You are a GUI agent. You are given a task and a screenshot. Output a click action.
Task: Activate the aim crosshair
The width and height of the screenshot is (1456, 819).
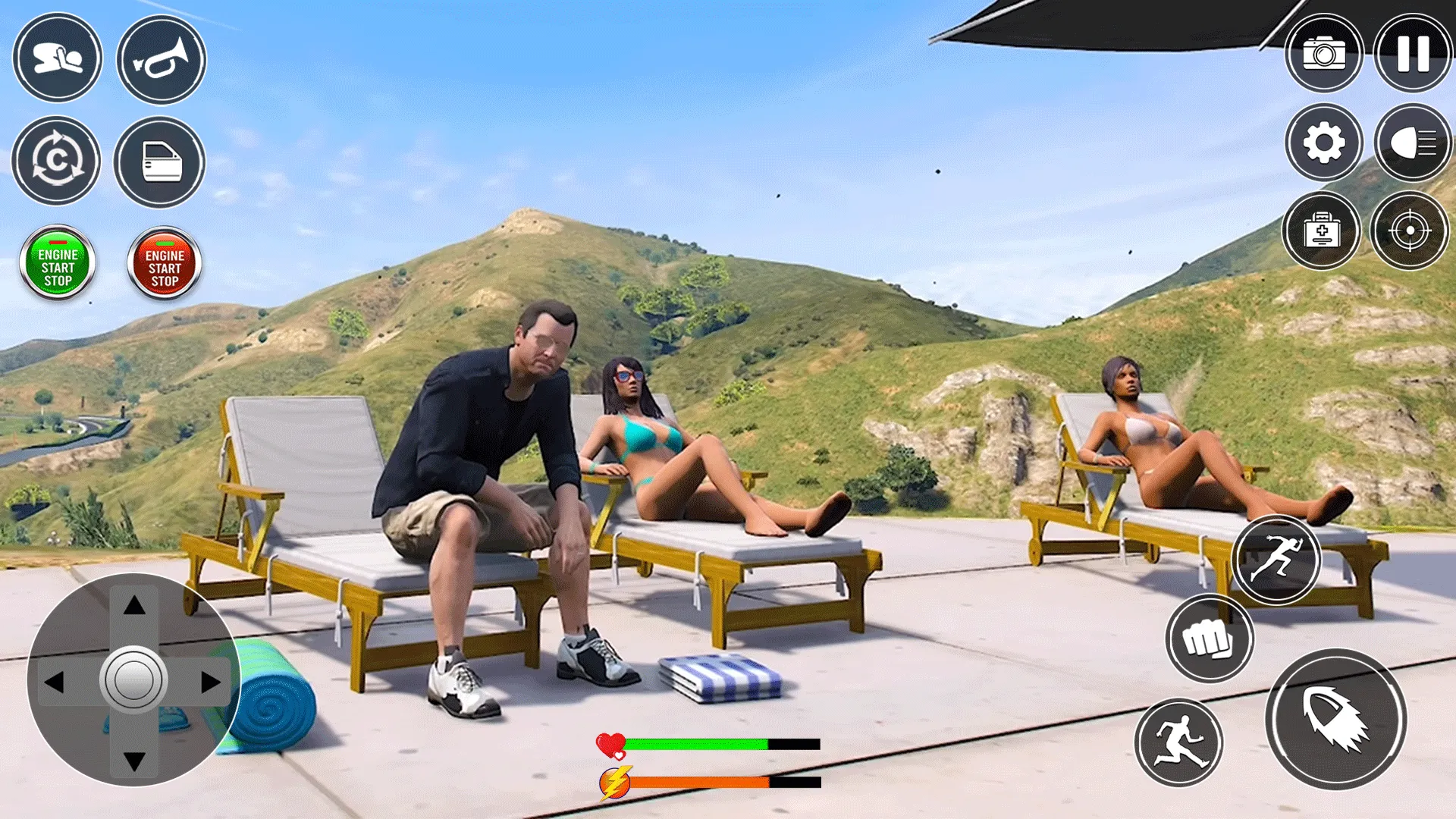[1412, 231]
